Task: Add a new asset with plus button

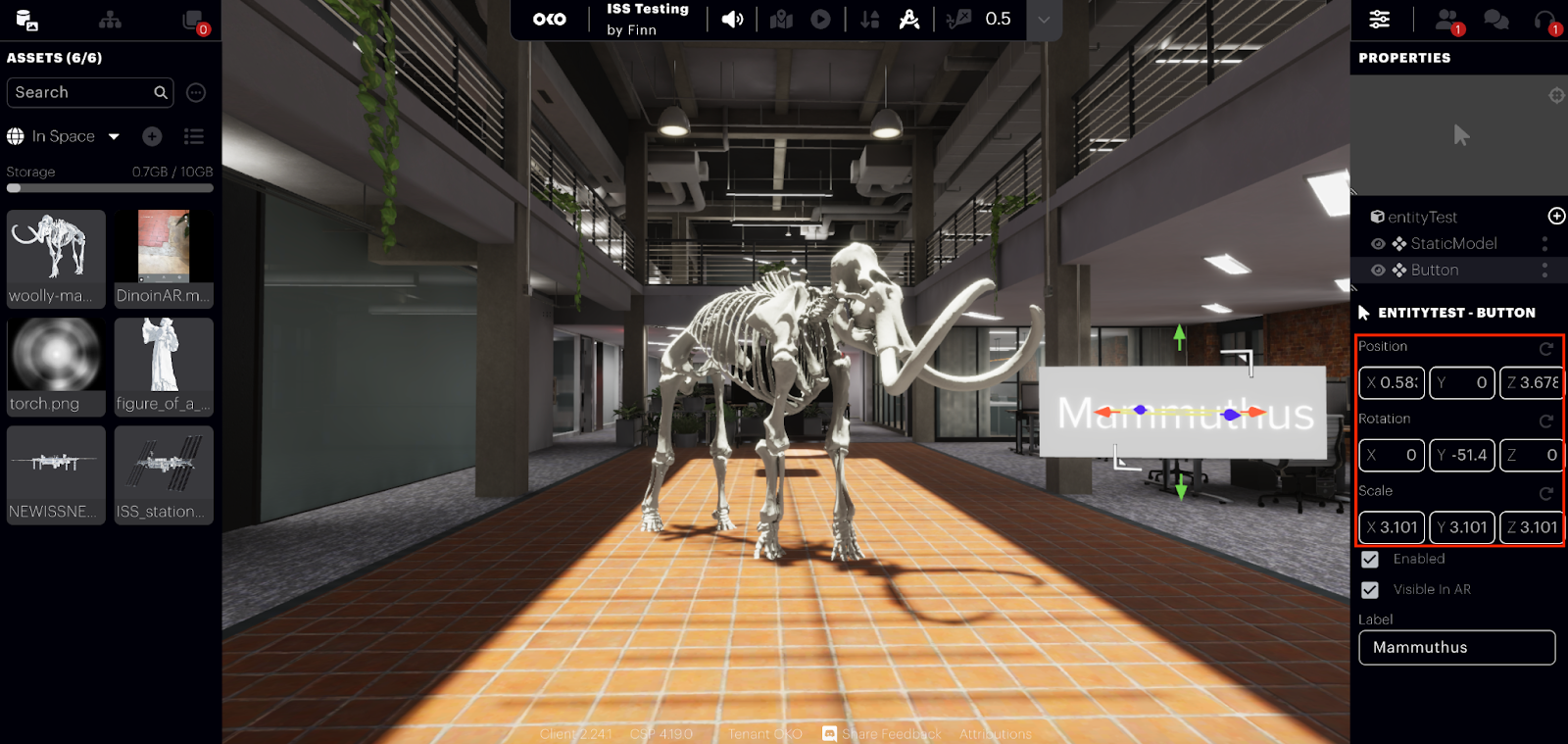Action: click(152, 136)
